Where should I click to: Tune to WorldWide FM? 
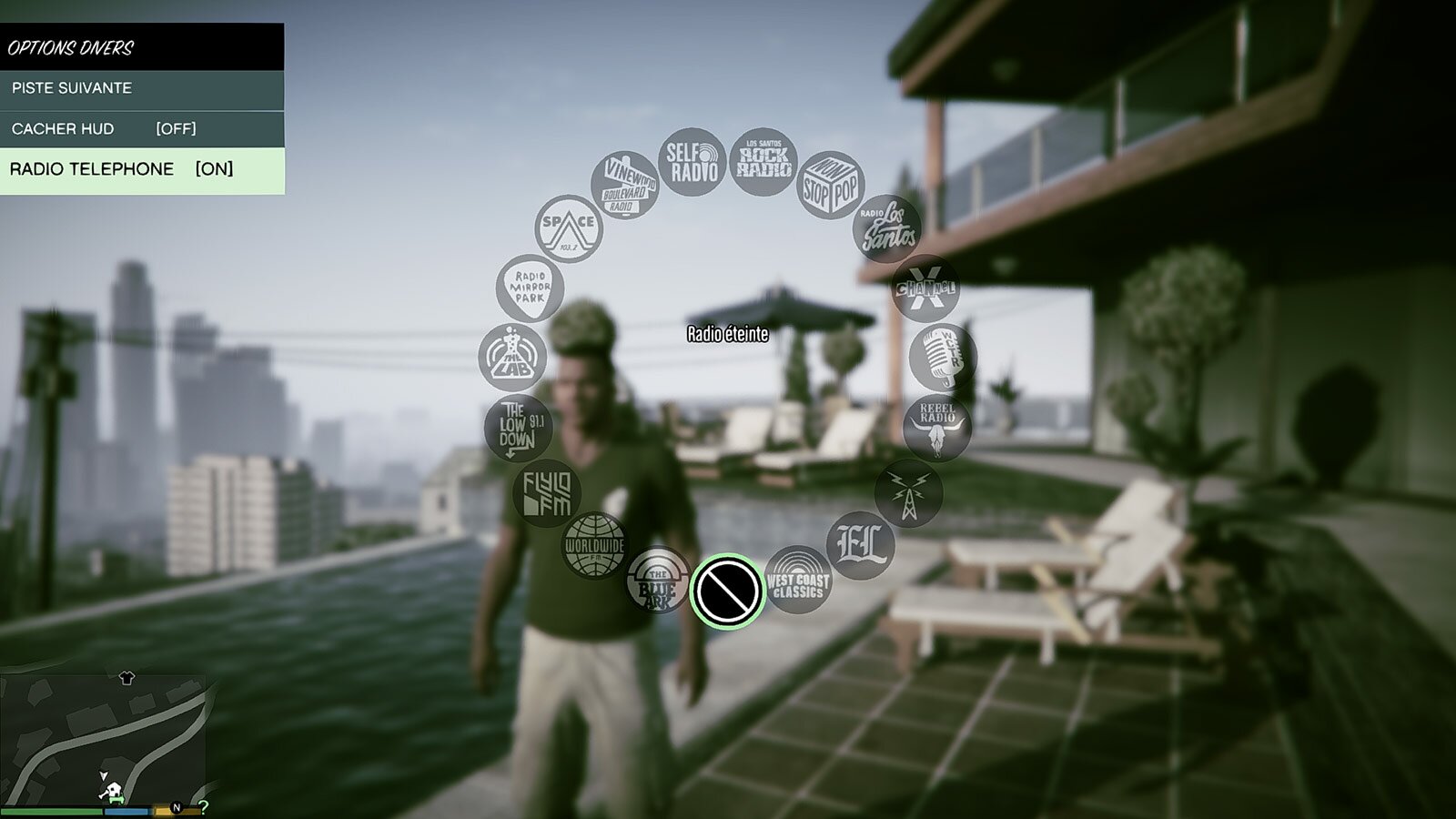pos(594,546)
